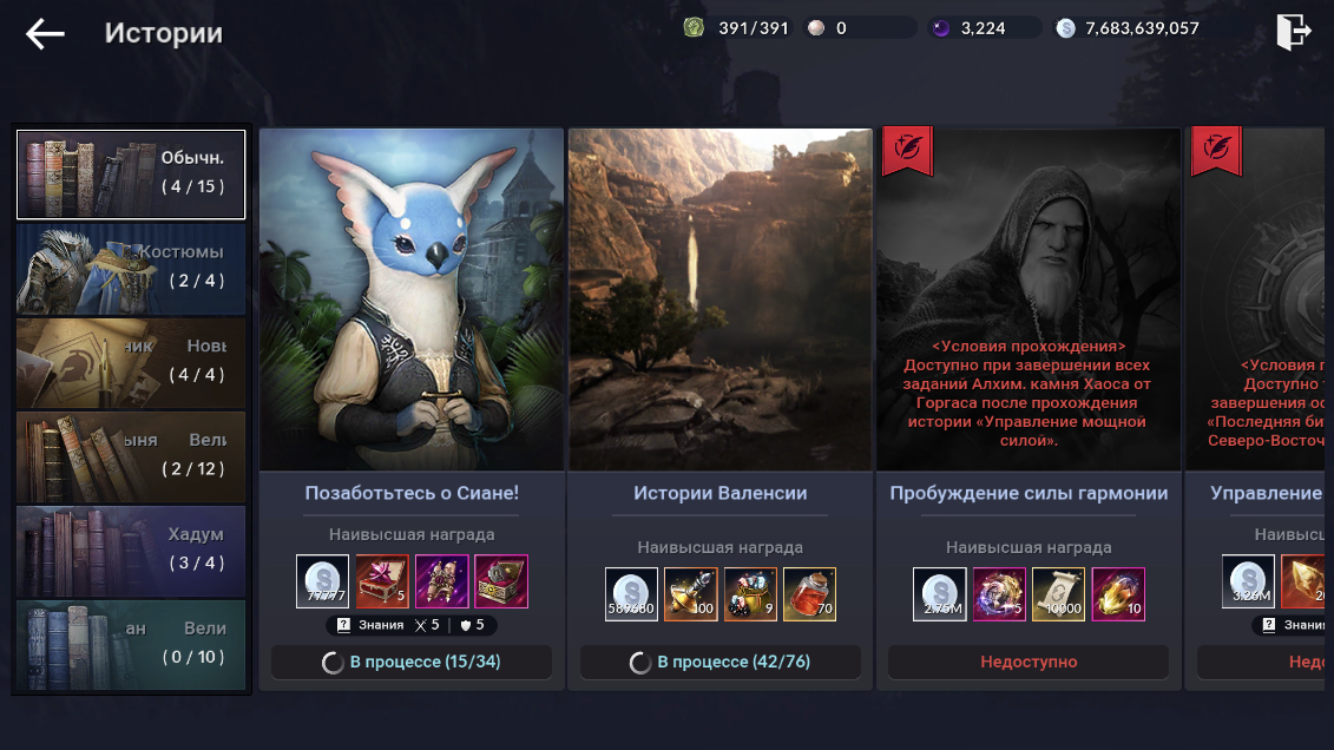This screenshot has width=1334, height=750.
Task: Open the Позаботьтесь о Сиане! story card
Action: (411, 300)
